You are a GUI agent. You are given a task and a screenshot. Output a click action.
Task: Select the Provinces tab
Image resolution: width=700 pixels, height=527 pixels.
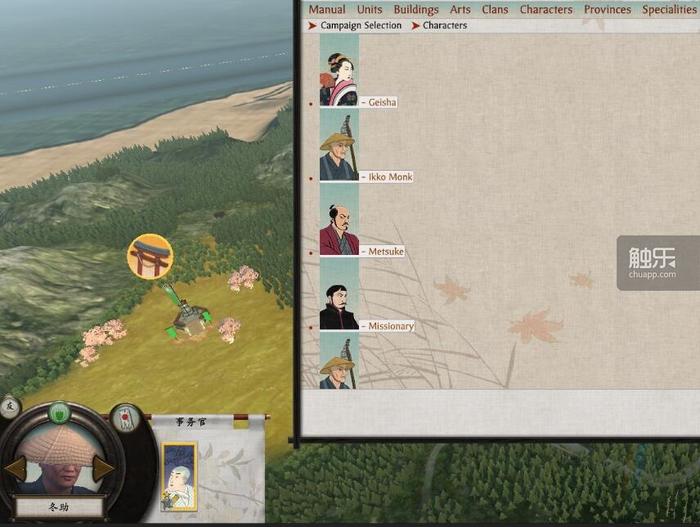[x=608, y=10]
